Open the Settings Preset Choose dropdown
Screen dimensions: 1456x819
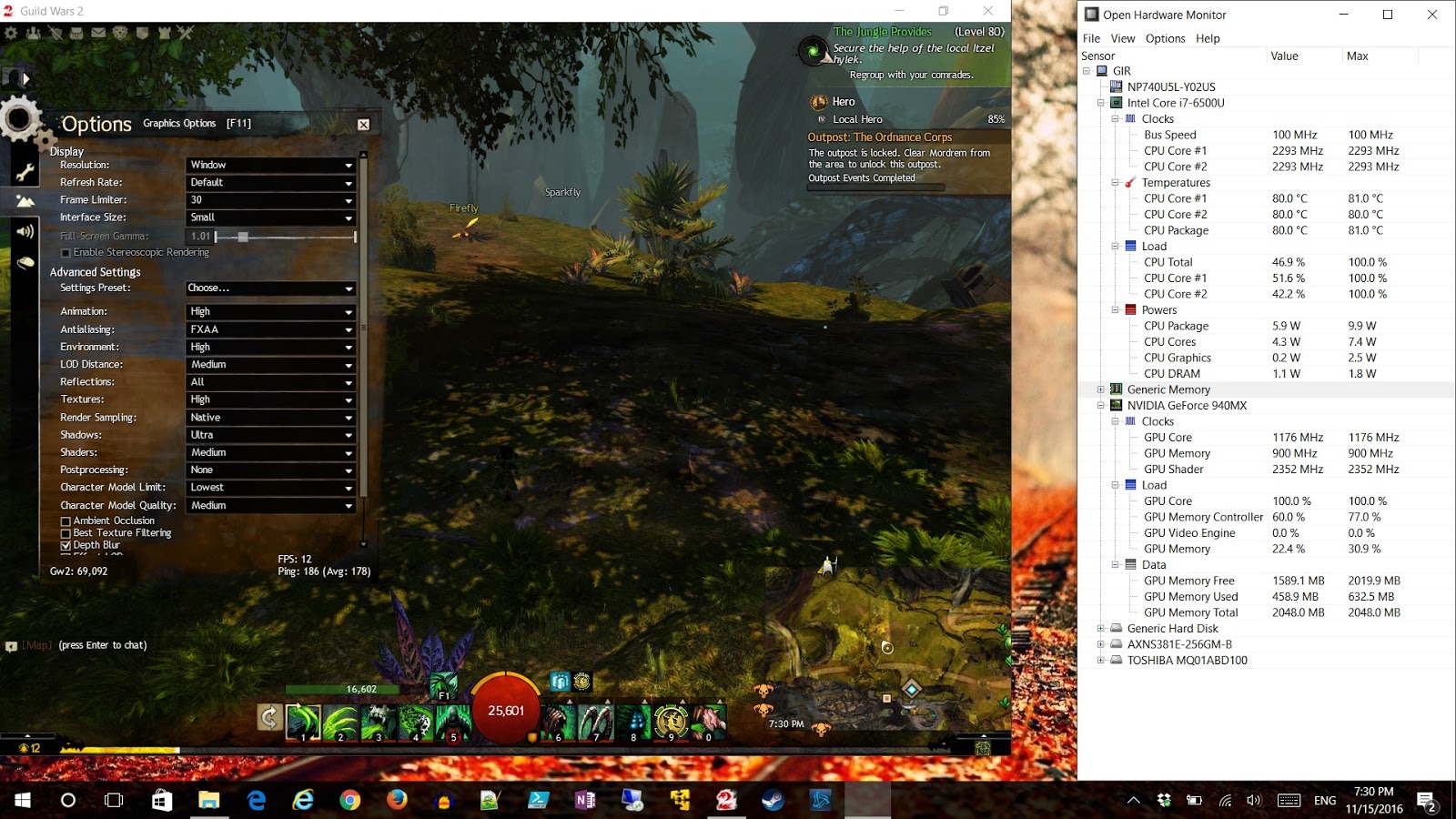click(x=270, y=288)
